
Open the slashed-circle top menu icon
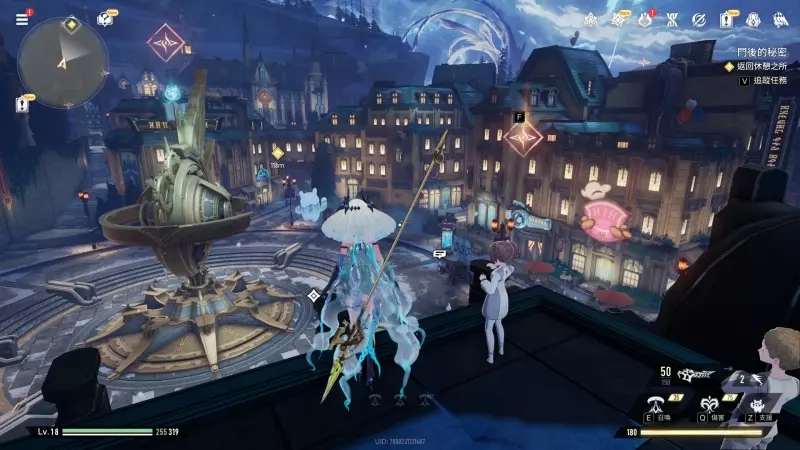coord(699,18)
